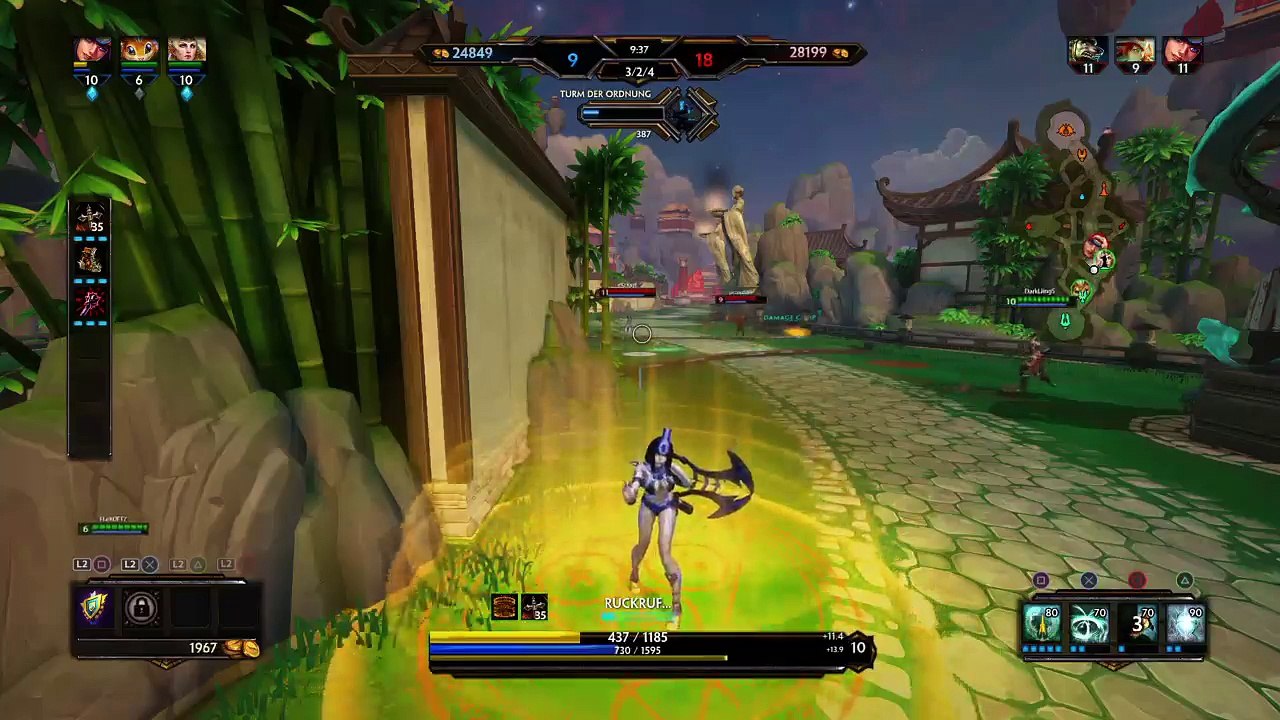Click the burger buff icon above health bar
1280x720 pixels.
pos(504,606)
